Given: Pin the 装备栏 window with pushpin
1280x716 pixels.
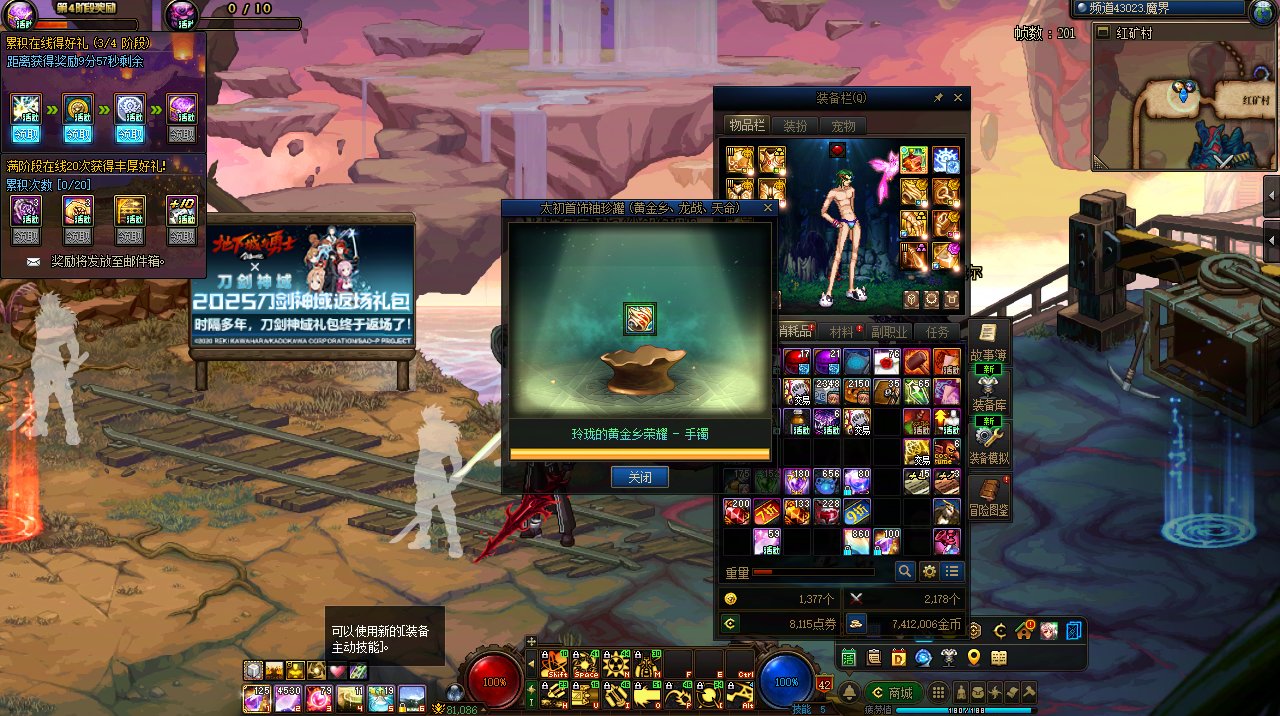Looking at the screenshot, I should (x=938, y=98).
